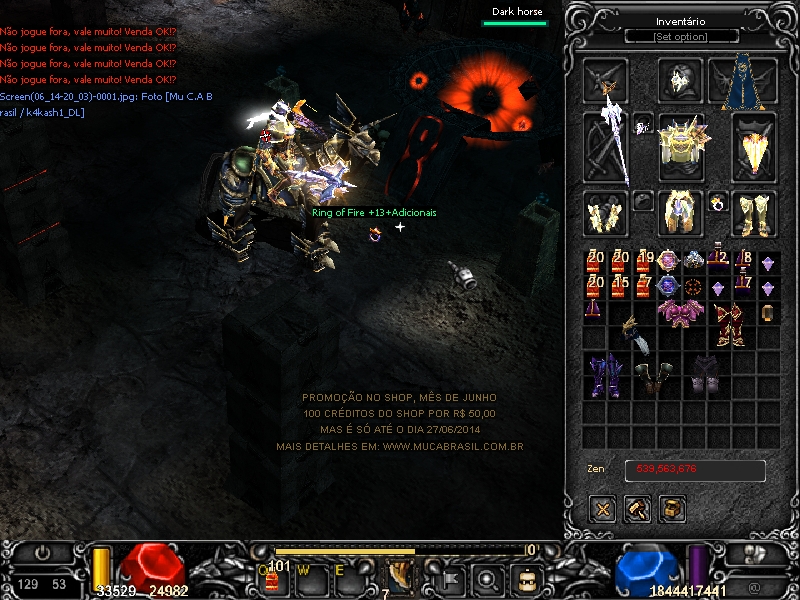The height and width of the screenshot is (600, 800).
Task: Select the golden chest armor slot
Action: 681,146
